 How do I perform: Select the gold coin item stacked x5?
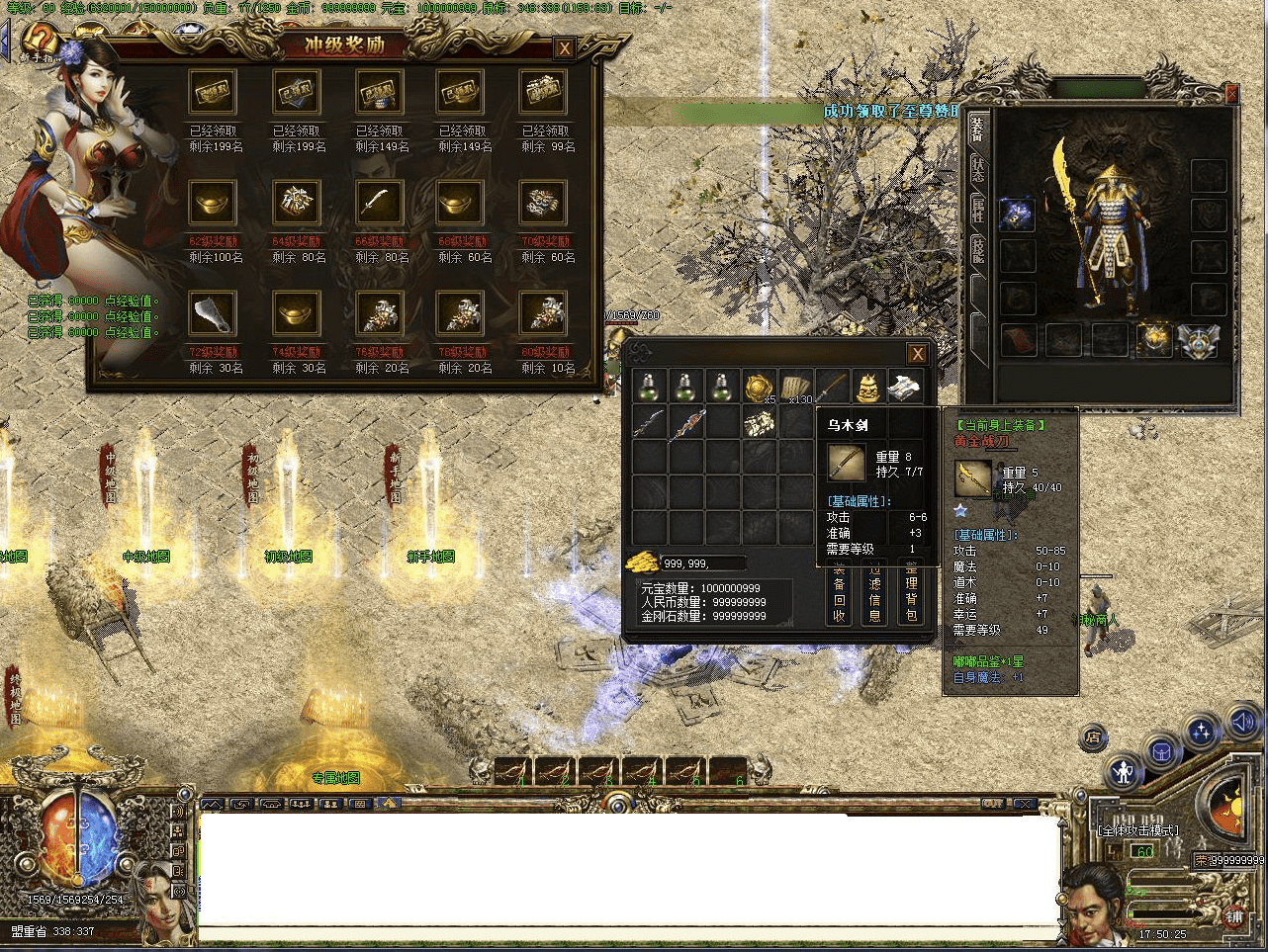tap(760, 387)
